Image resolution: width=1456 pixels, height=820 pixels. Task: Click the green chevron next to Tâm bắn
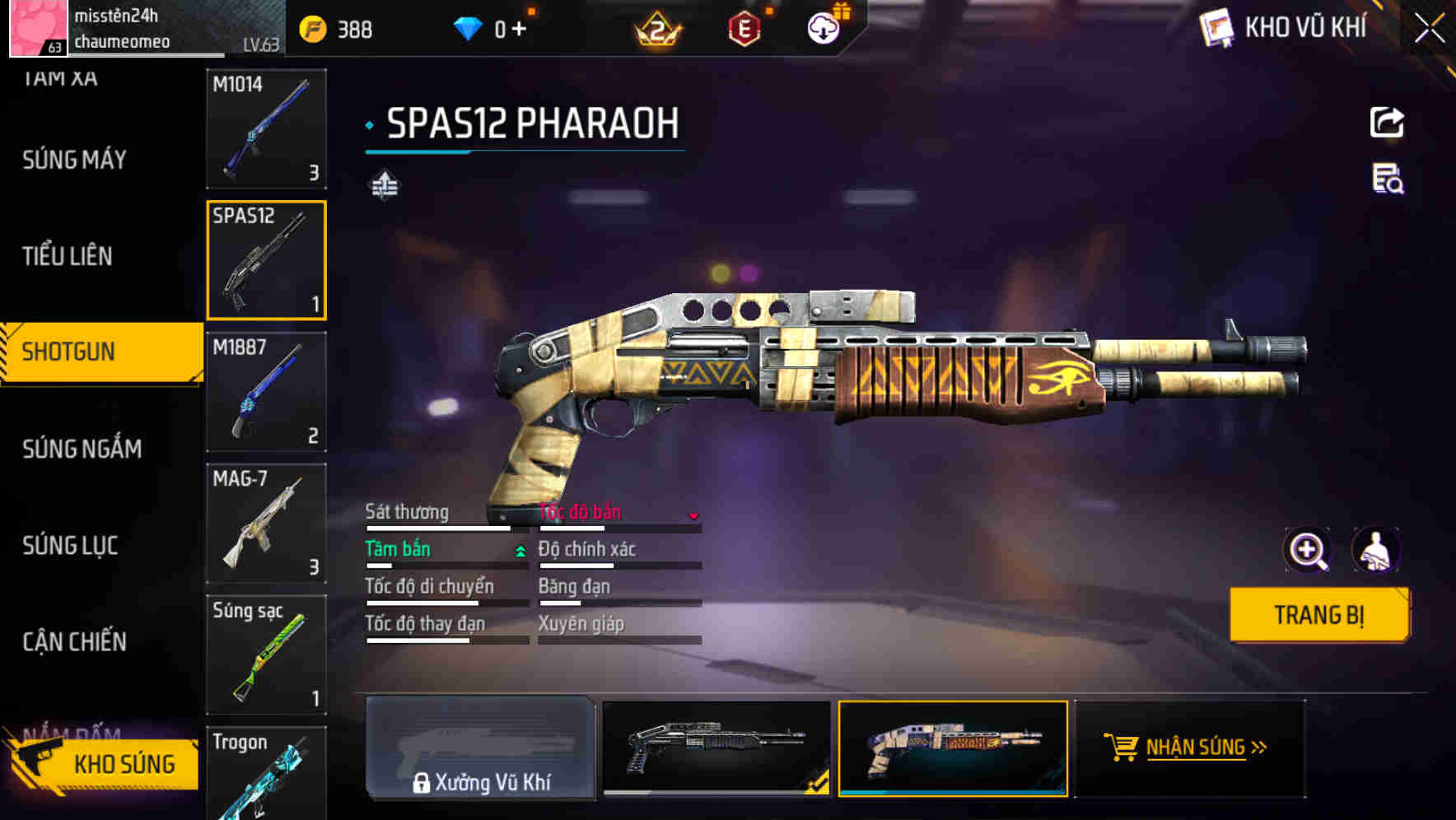519,549
